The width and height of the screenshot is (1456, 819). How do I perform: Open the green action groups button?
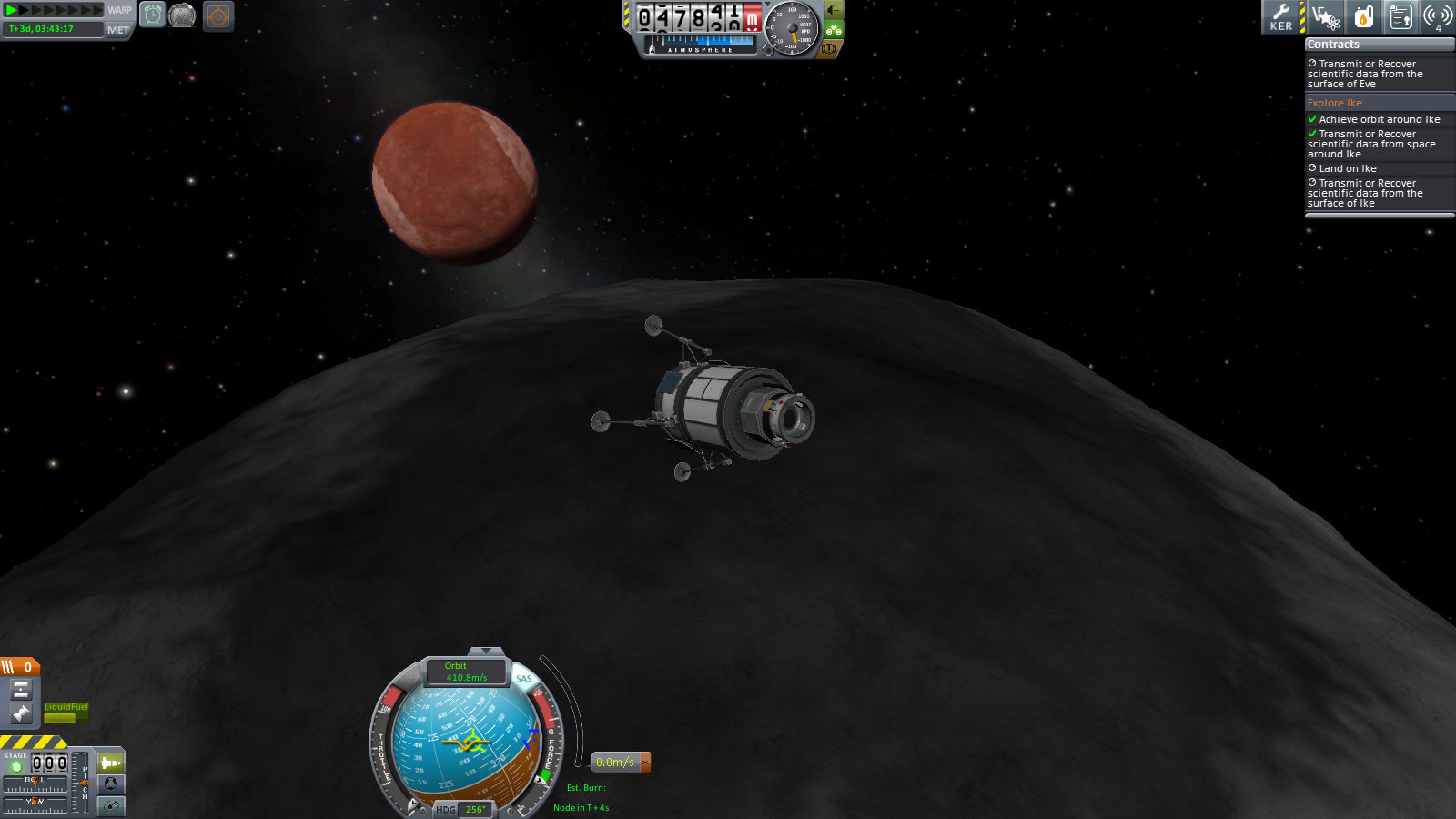click(x=834, y=30)
